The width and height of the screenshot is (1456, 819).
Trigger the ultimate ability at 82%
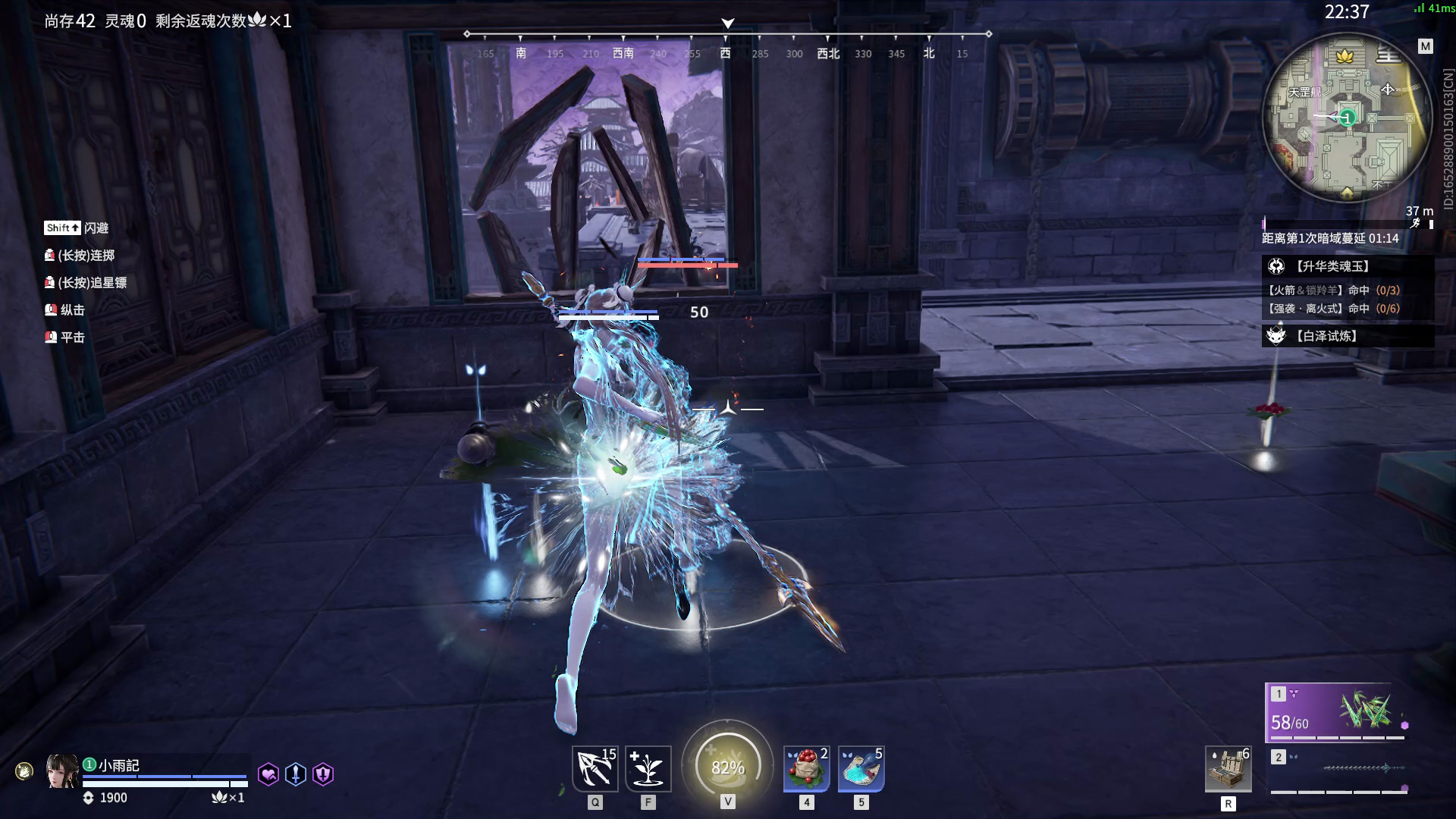(x=727, y=767)
